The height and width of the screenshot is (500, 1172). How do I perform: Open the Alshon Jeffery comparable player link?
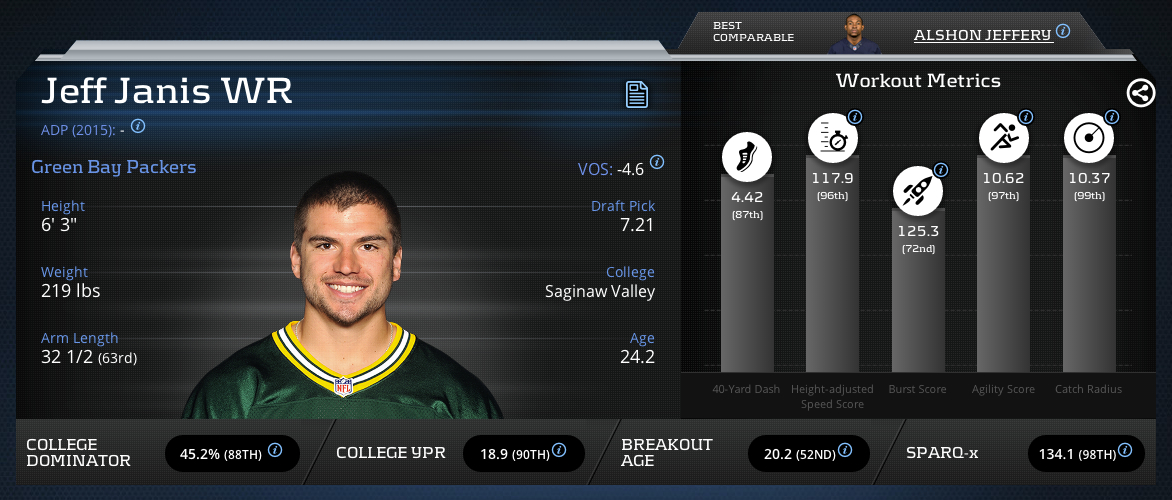[x=982, y=34]
